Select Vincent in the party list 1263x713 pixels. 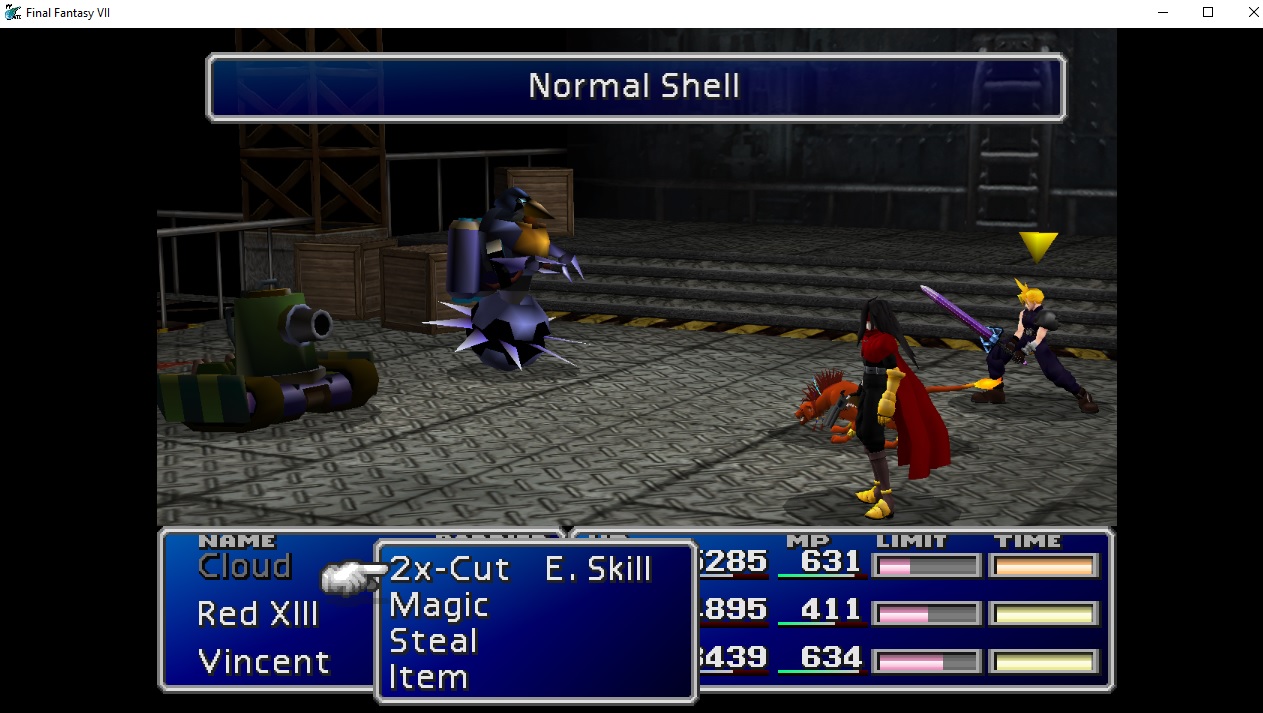pos(263,661)
